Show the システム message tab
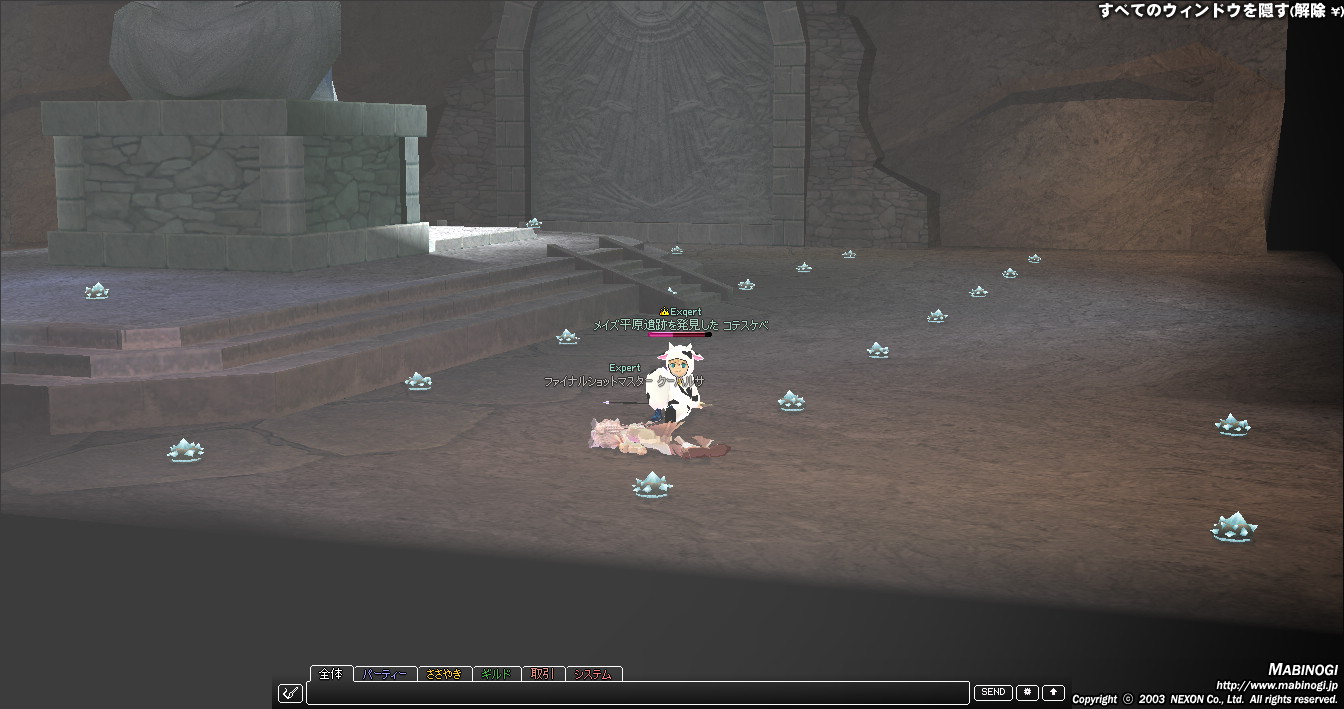 [x=593, y=675]
